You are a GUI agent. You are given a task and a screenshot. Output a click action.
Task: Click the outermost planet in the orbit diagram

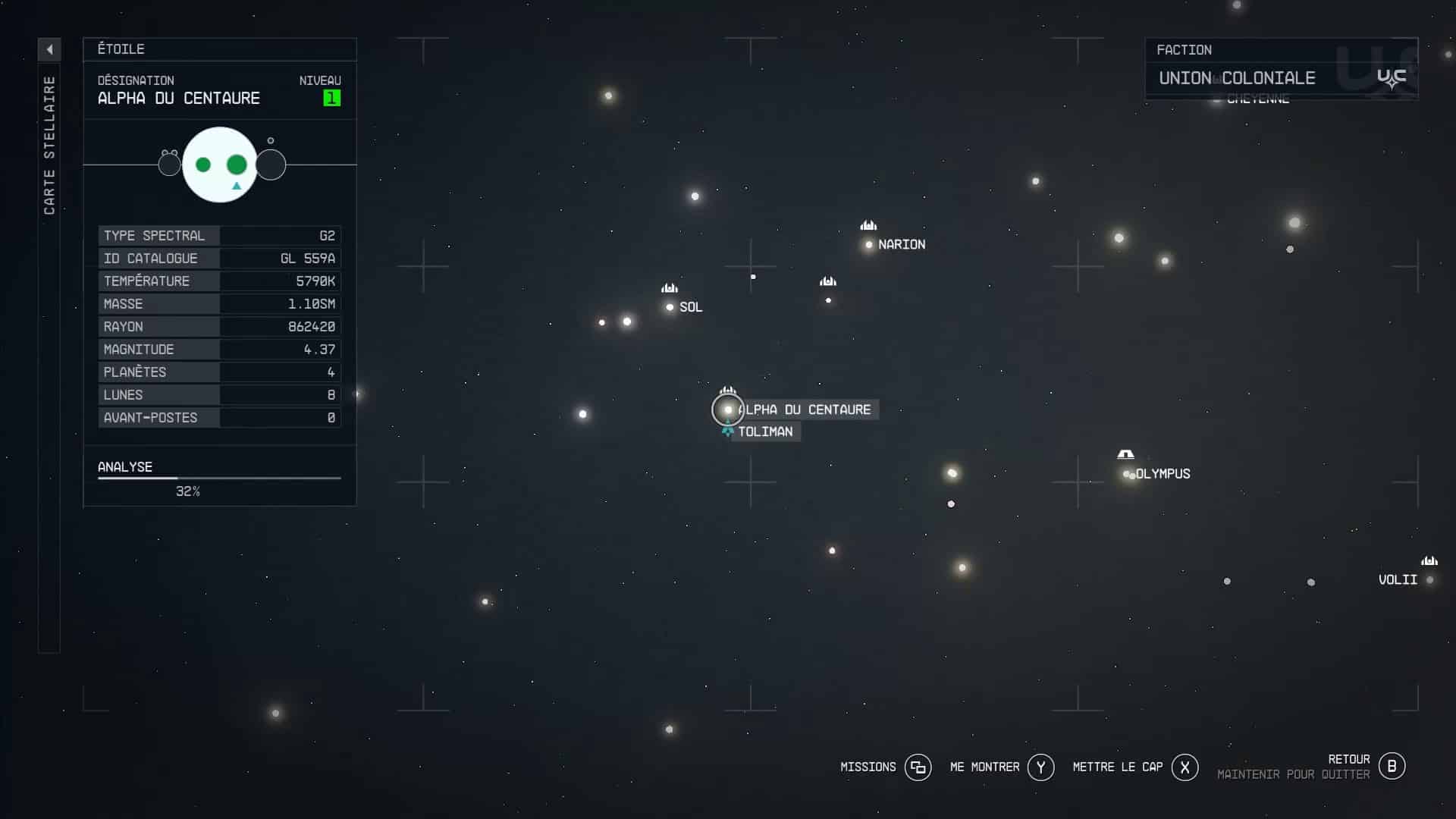point(271,165)
